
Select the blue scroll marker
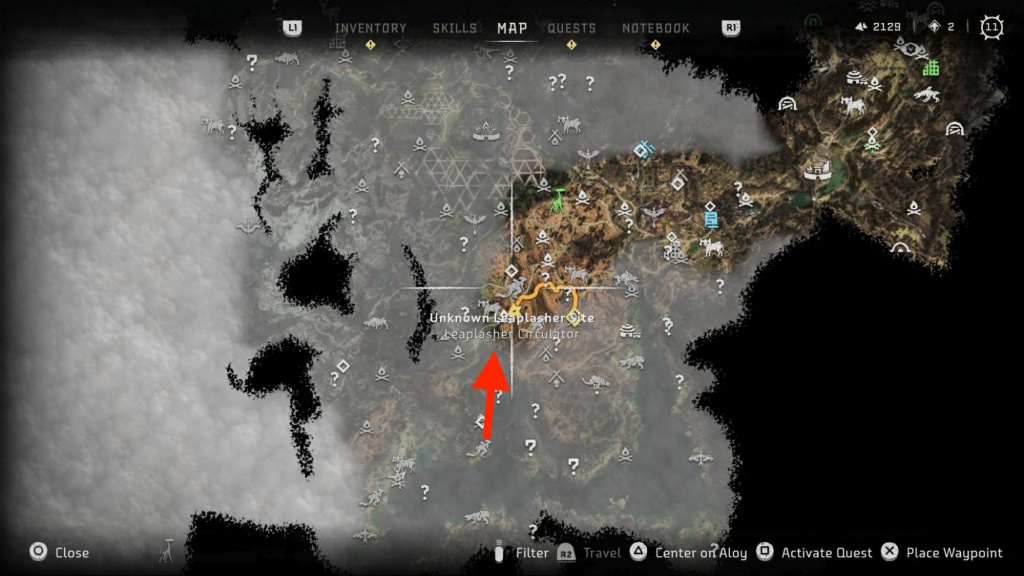click(x=710, y=216)
